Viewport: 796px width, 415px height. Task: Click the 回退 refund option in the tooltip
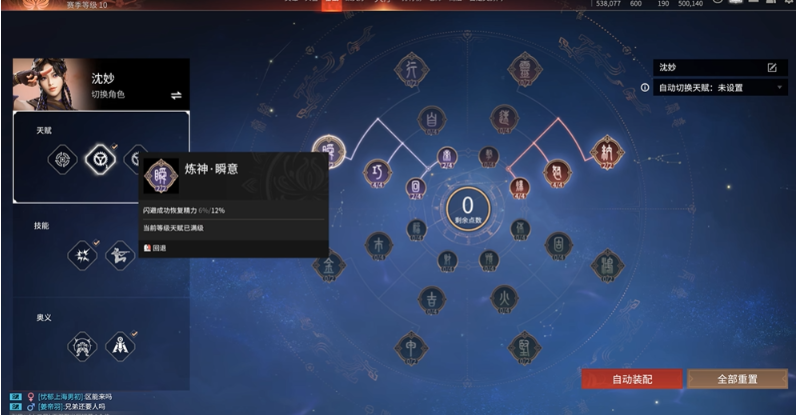[x=154, y=248]
